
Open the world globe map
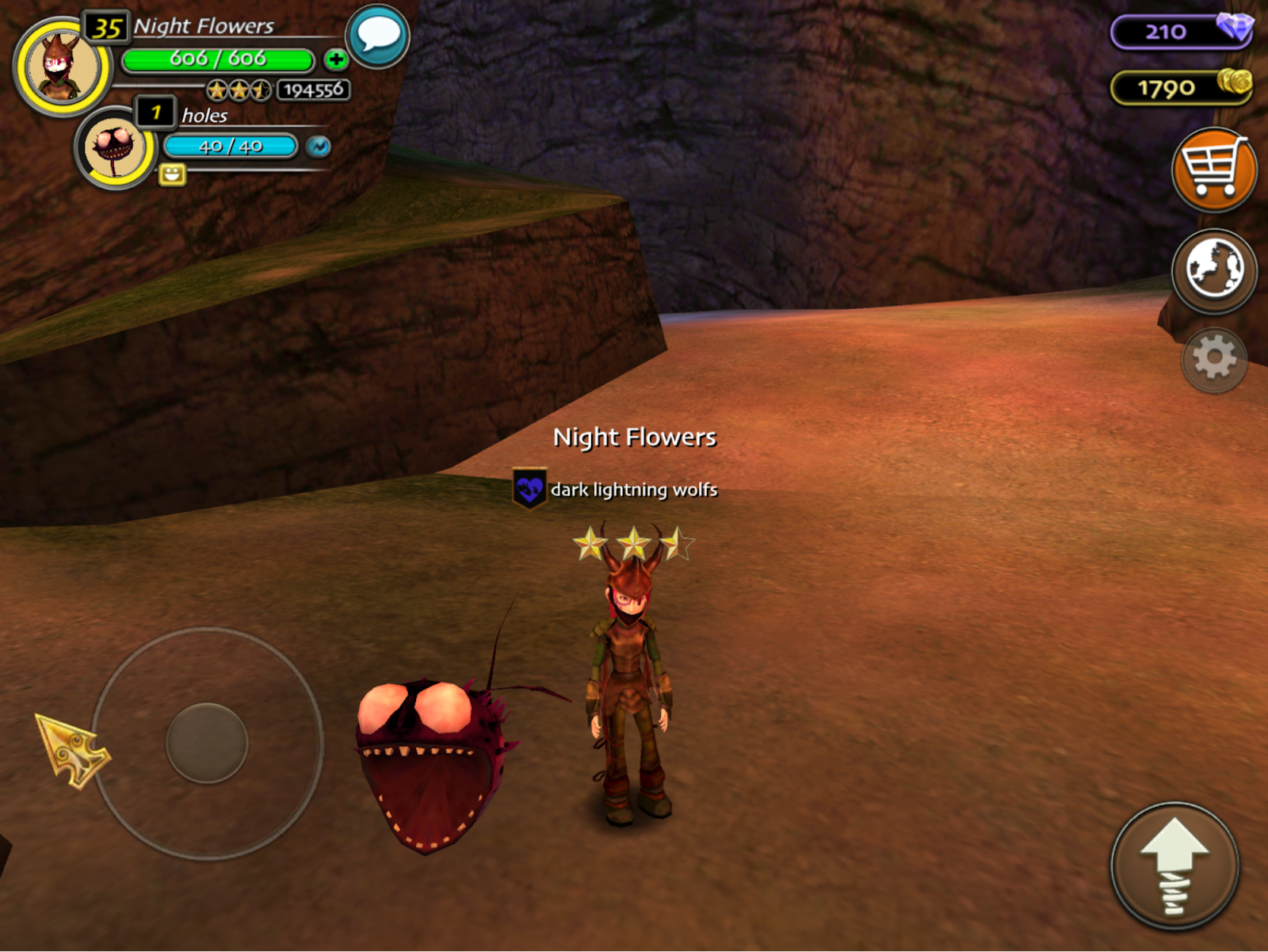(1213, 270)
